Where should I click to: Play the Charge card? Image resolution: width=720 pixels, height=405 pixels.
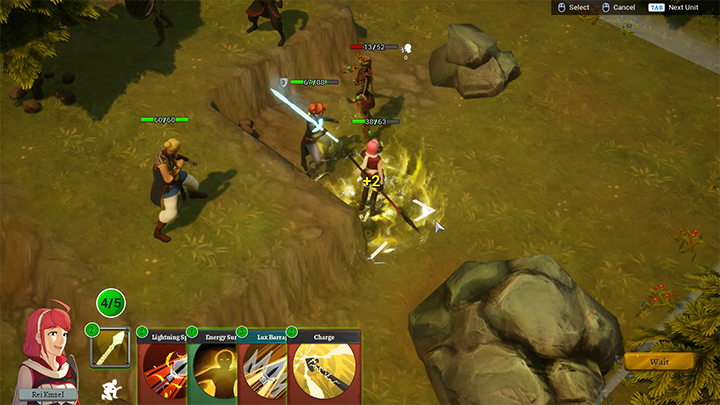click(x=323, y=368)
